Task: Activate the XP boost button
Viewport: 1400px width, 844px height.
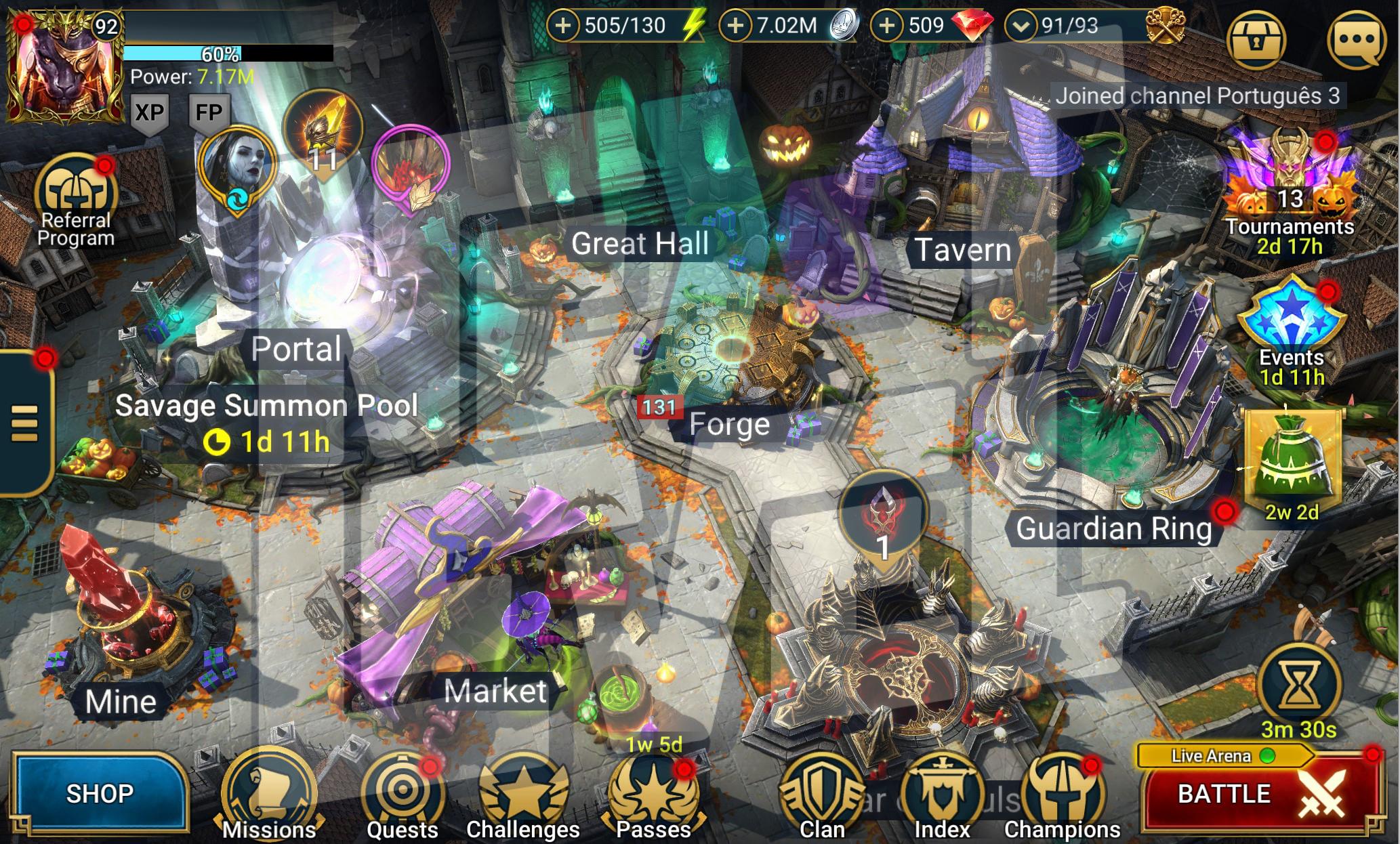Action: pyautogui.click(x=149, y=112)
